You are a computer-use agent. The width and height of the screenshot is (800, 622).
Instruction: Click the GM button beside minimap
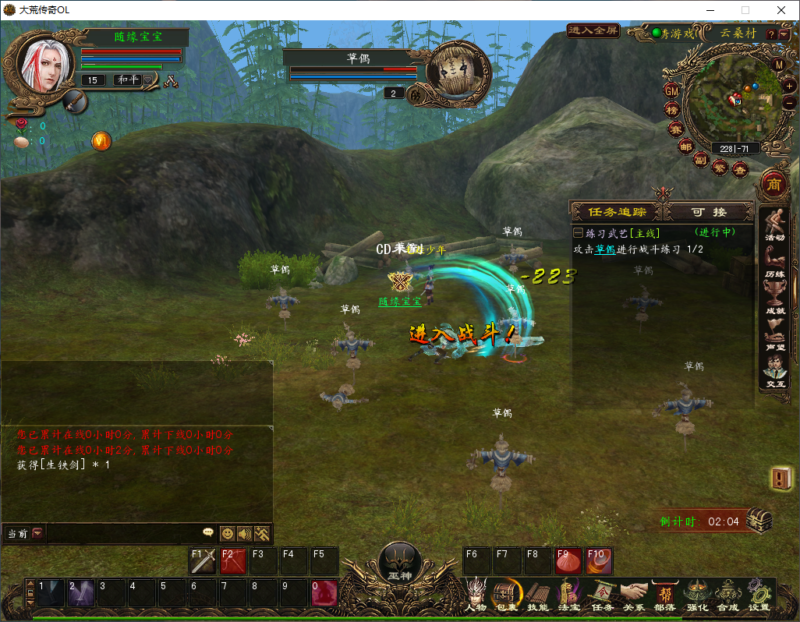(x=672, y=90)
